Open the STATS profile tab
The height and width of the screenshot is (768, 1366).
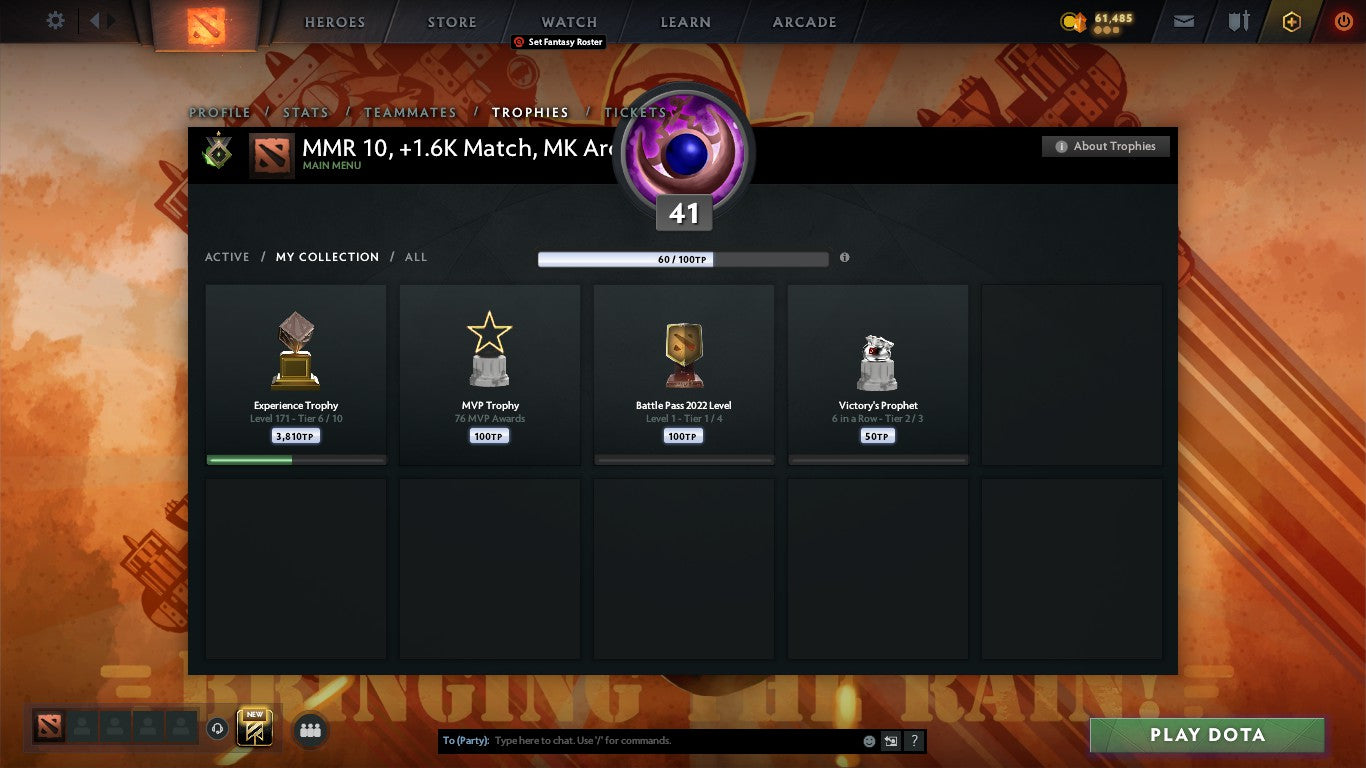(x=306, y=113)
